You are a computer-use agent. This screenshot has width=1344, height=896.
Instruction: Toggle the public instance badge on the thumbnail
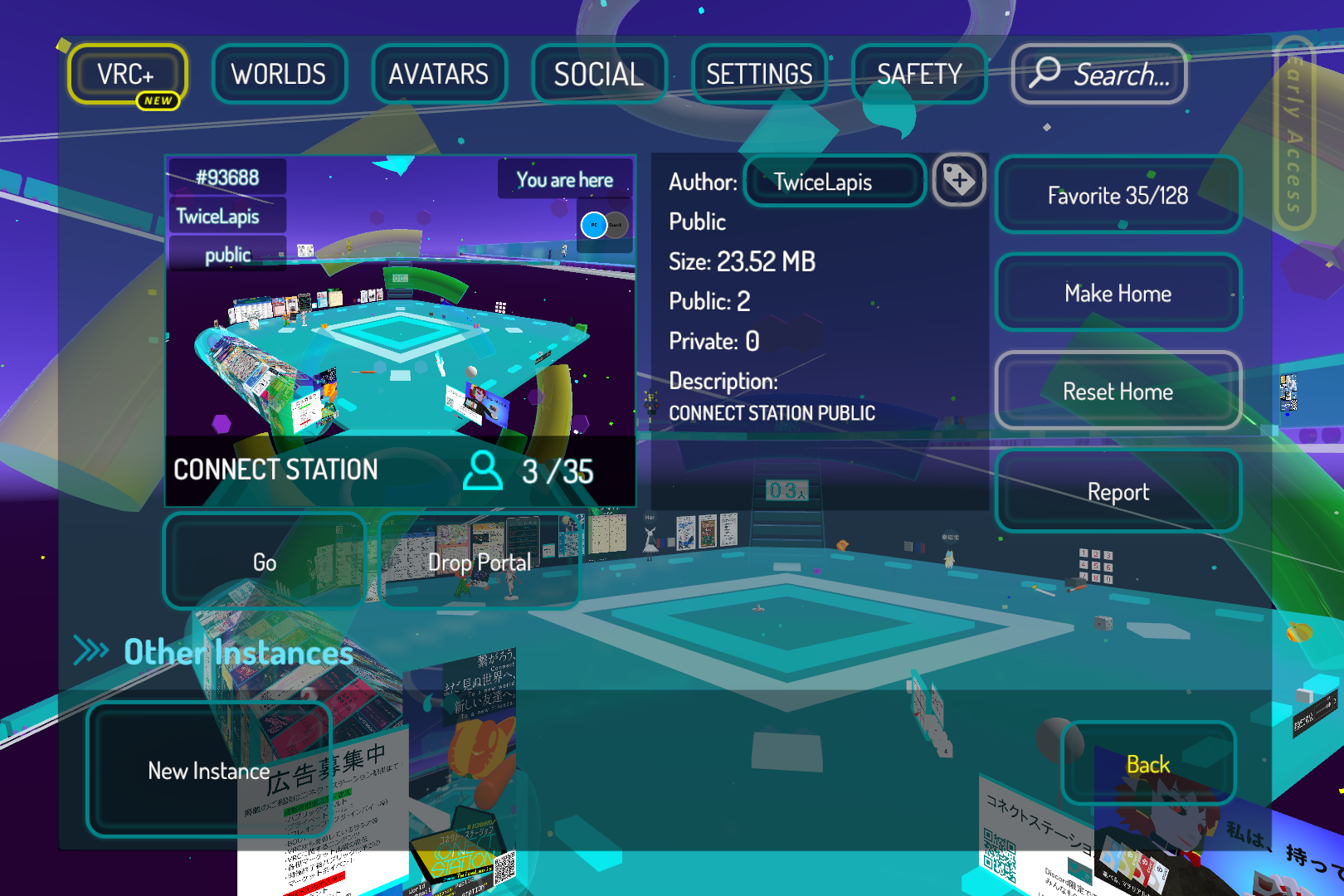pos(226,255)
